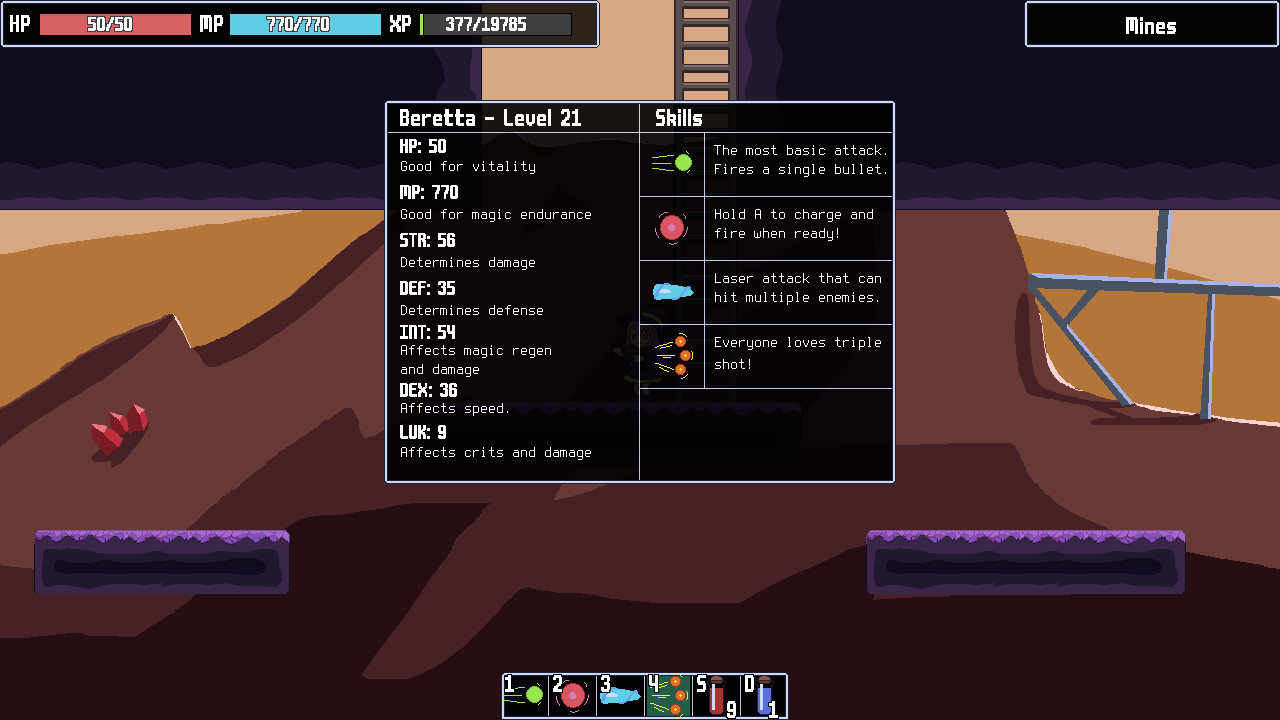Select the basic bullet skill icon
Viewport: 1280px width, 720px height.
(x=671, y=162)
